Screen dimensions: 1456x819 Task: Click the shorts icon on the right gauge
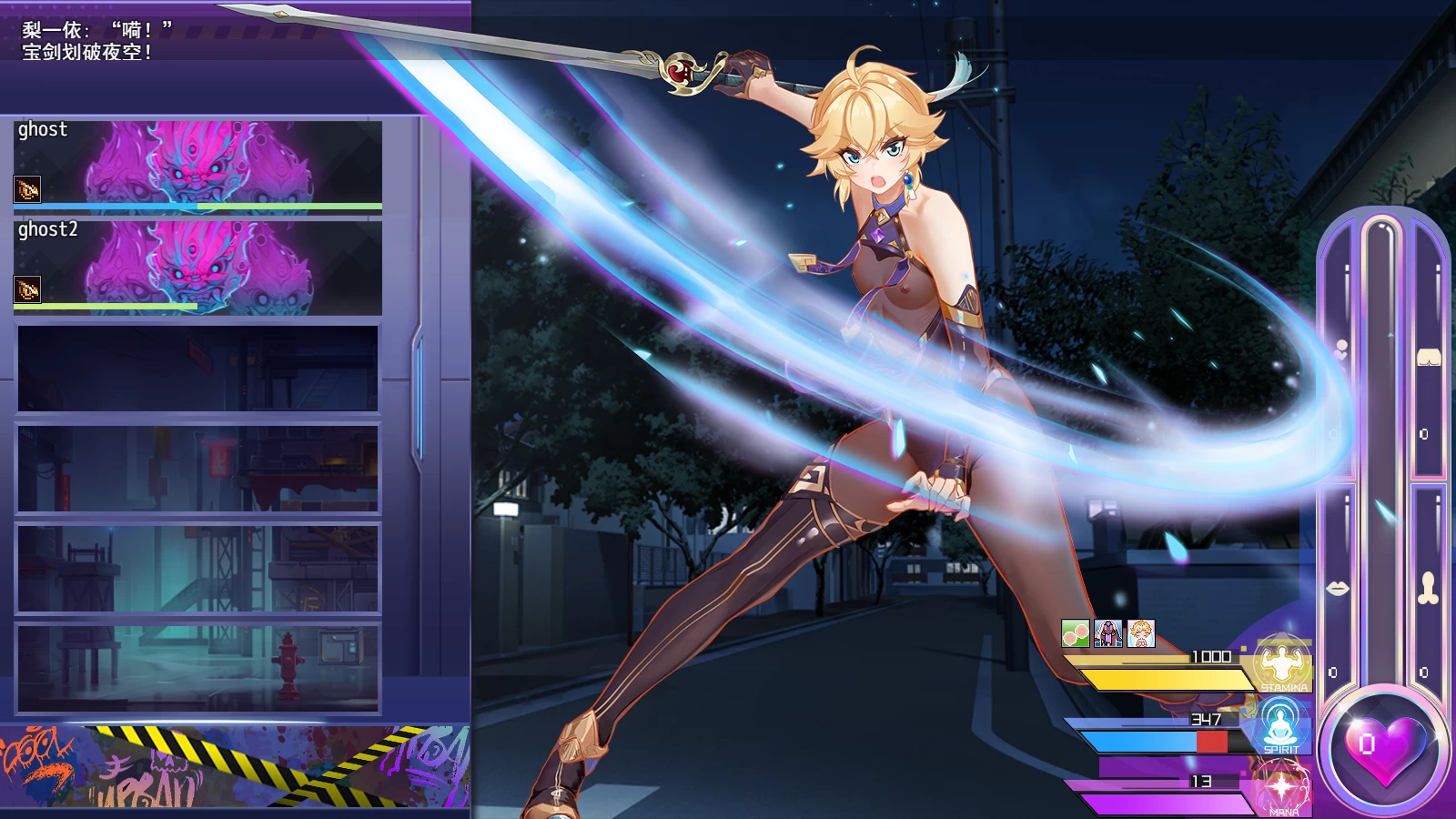[x=1431, y=359]
